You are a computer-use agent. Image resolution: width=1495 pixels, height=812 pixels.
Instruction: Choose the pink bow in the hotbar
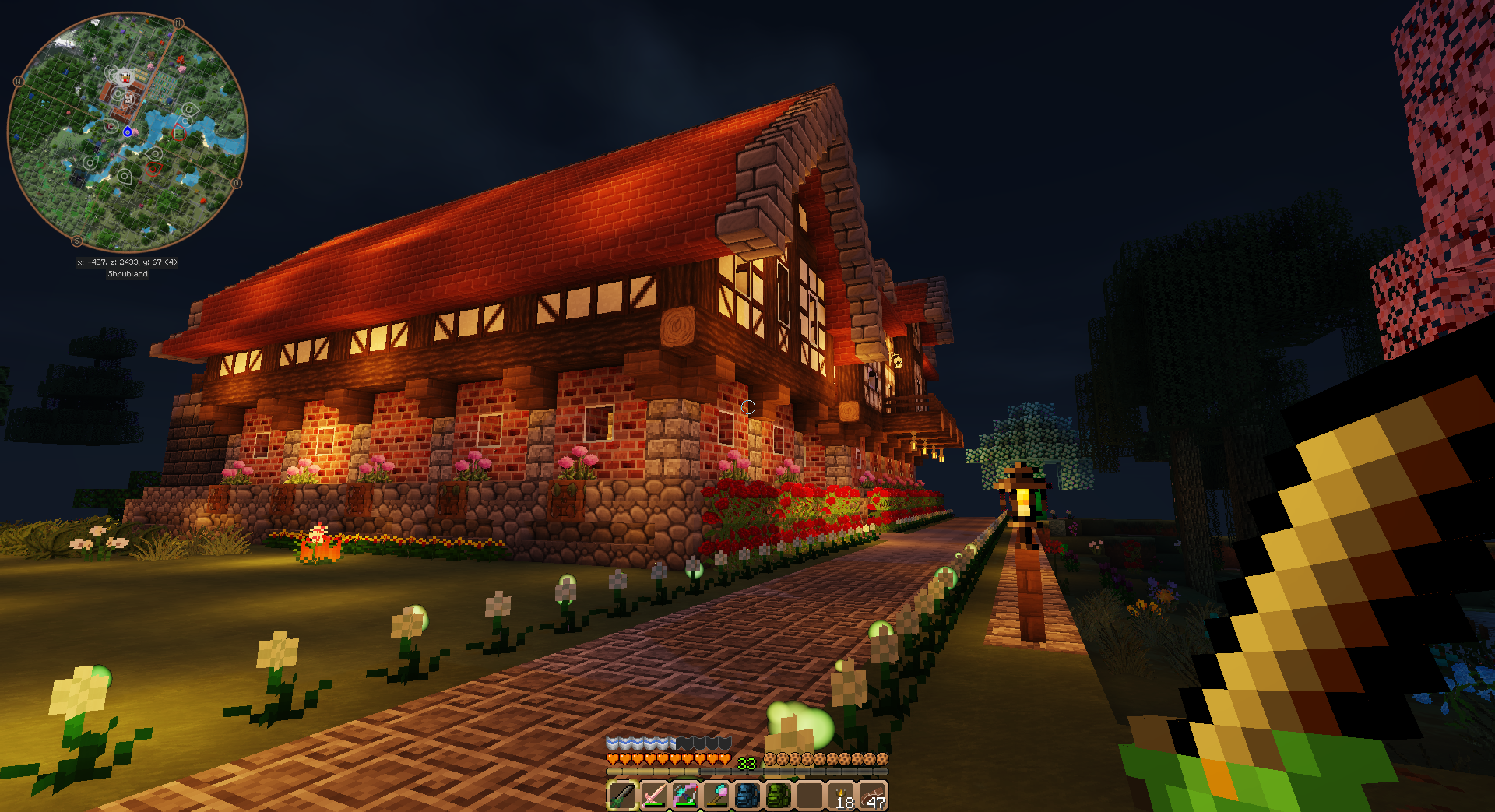pos(684,796)
